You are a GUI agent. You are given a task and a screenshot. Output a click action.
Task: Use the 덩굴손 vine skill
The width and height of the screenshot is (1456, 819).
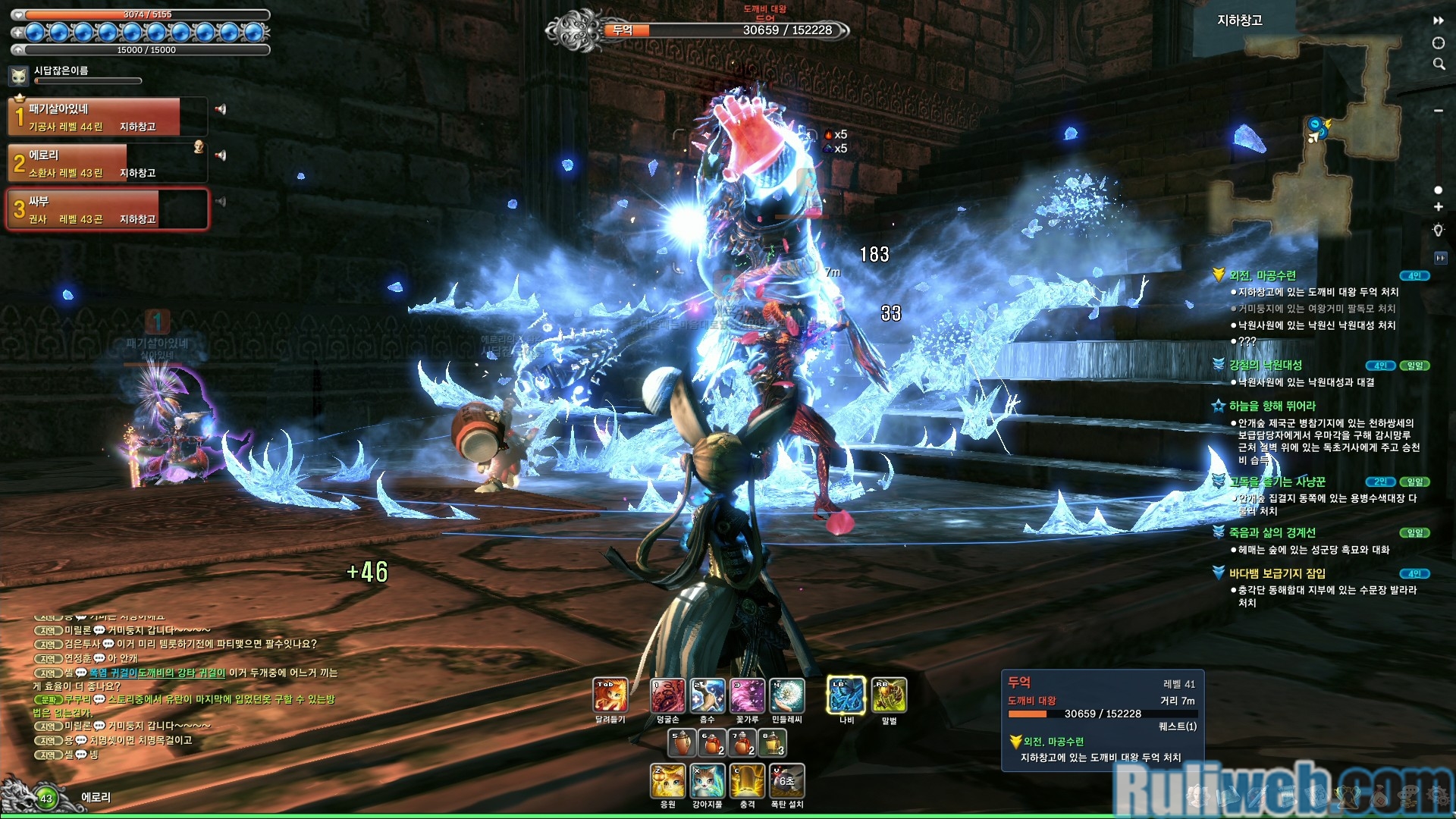coord(668,695)
